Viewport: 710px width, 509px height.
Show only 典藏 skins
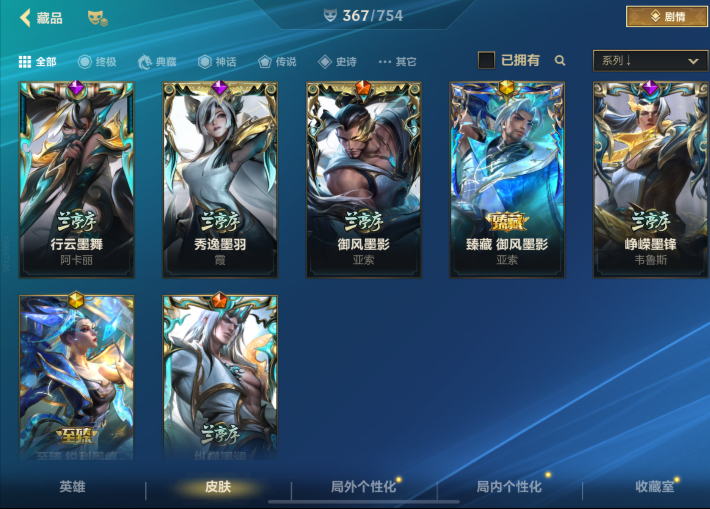click(158, 61)
